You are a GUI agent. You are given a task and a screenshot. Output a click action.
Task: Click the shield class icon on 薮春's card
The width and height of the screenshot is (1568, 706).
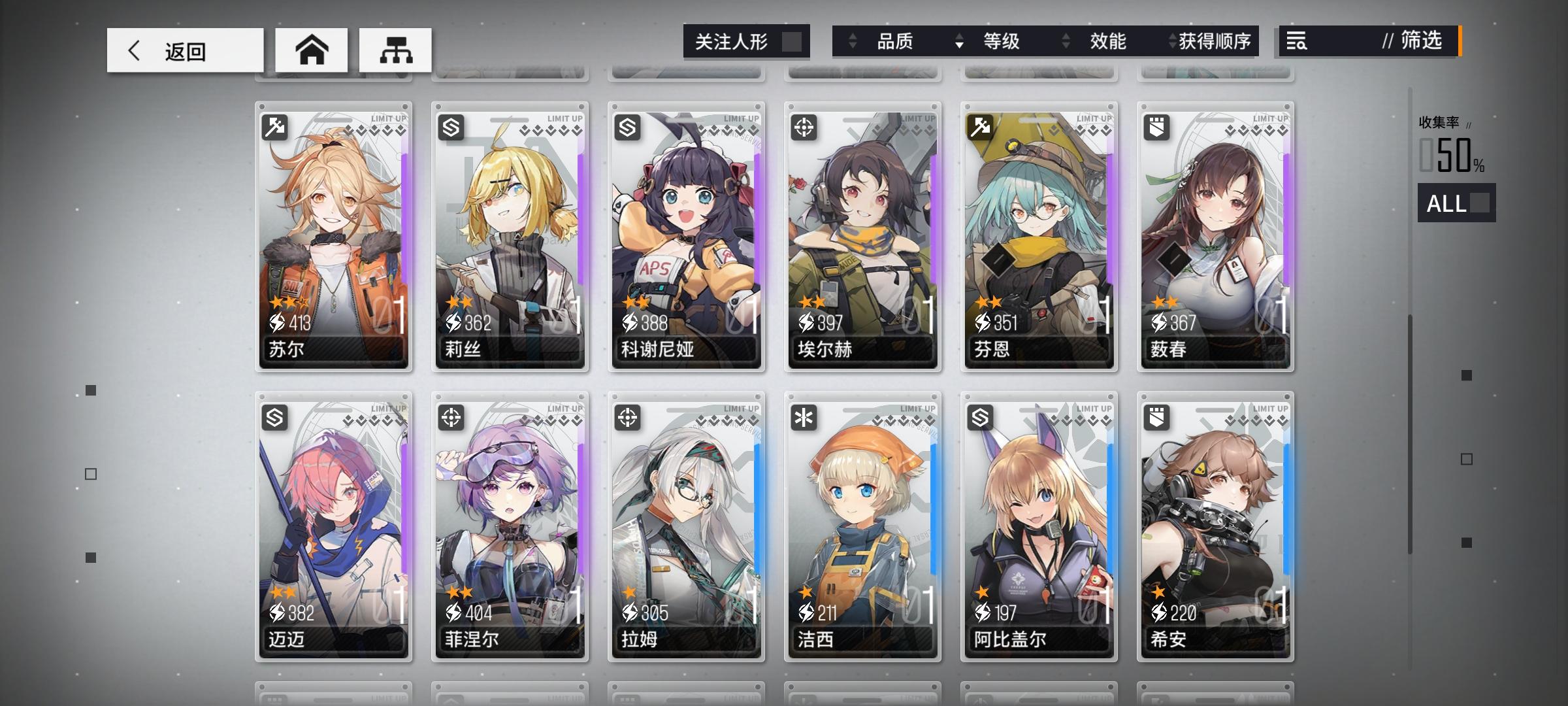tap(1156, 126)
